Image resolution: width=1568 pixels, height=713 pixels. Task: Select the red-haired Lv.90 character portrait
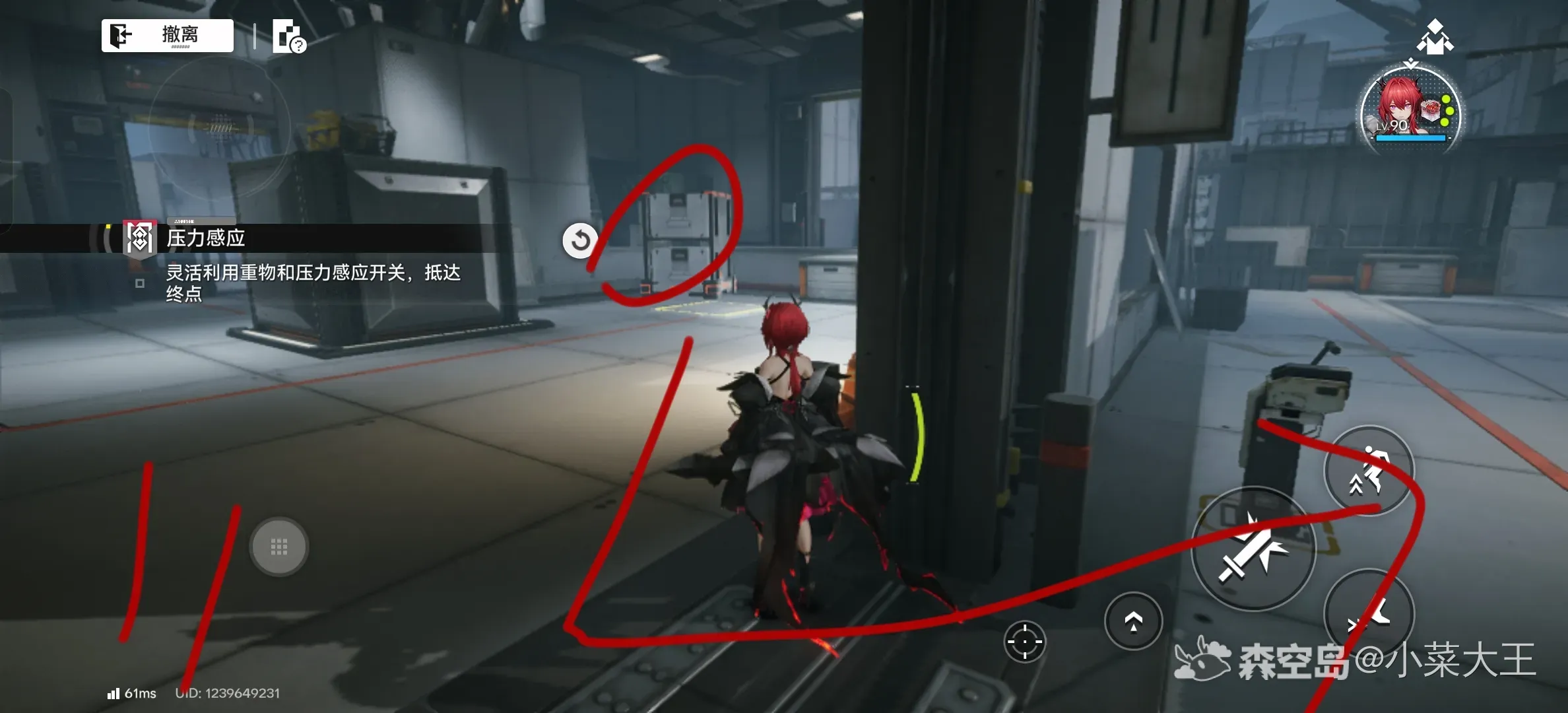click(1410, 112)
